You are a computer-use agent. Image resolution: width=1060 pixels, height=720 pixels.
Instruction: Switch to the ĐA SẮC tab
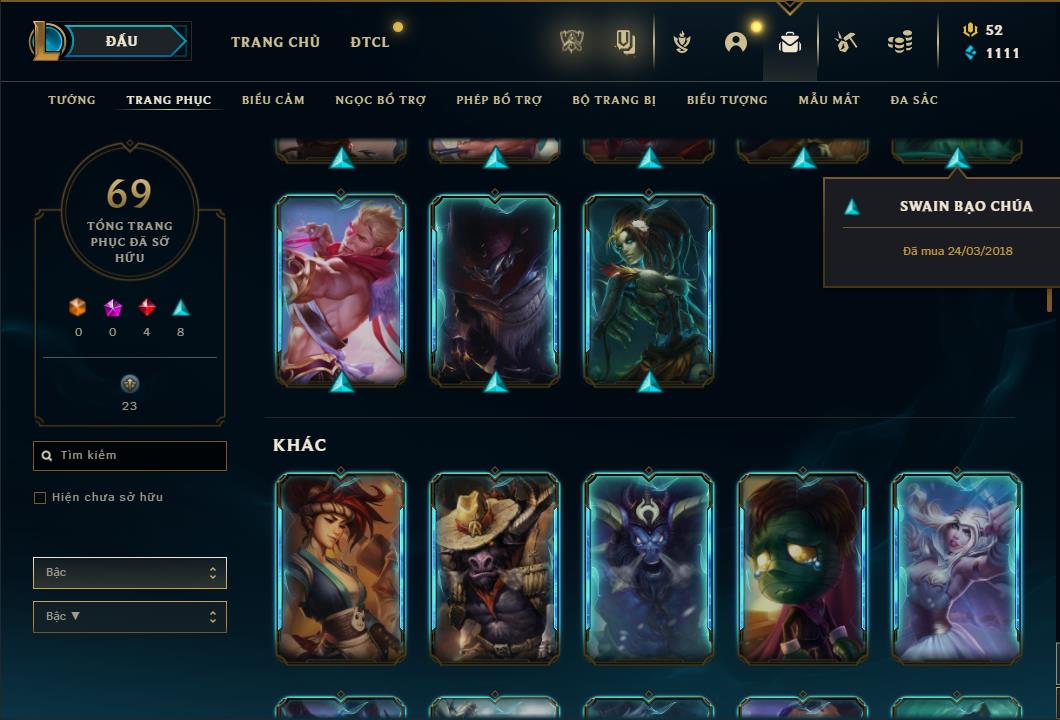pyautogui.click(x=914, y=100)
